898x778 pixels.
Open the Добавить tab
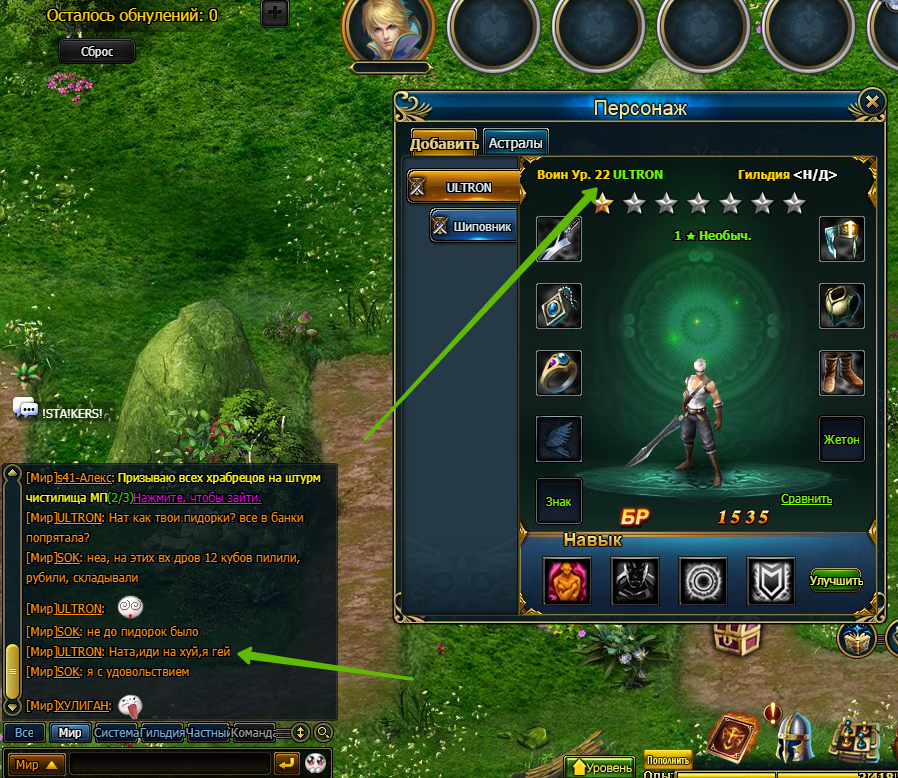tap(444, 143)
